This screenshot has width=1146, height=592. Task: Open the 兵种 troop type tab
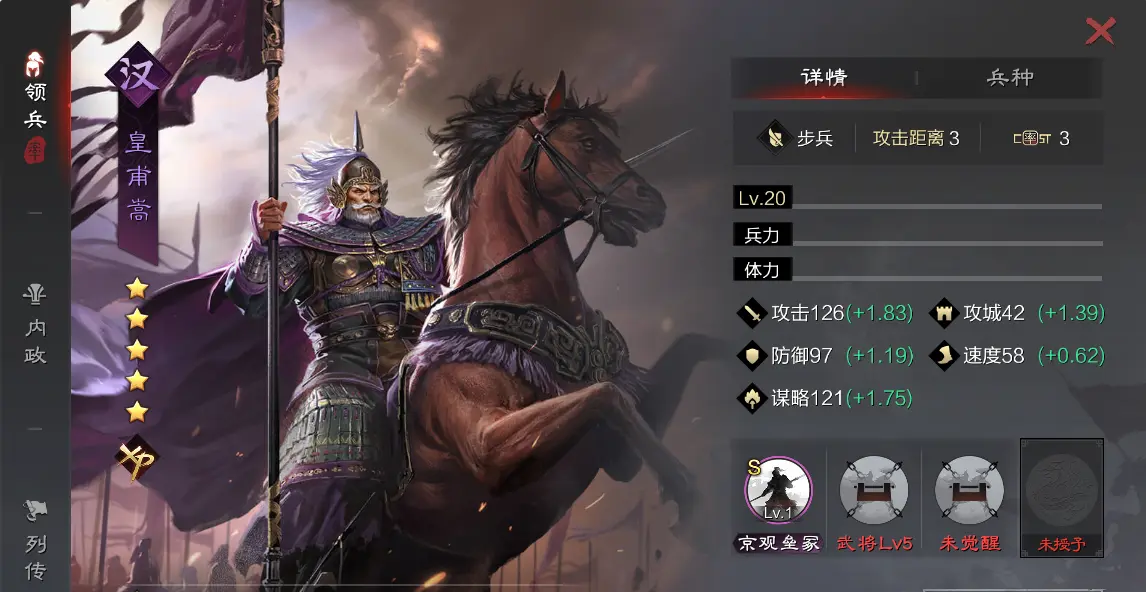point(1010,78)
